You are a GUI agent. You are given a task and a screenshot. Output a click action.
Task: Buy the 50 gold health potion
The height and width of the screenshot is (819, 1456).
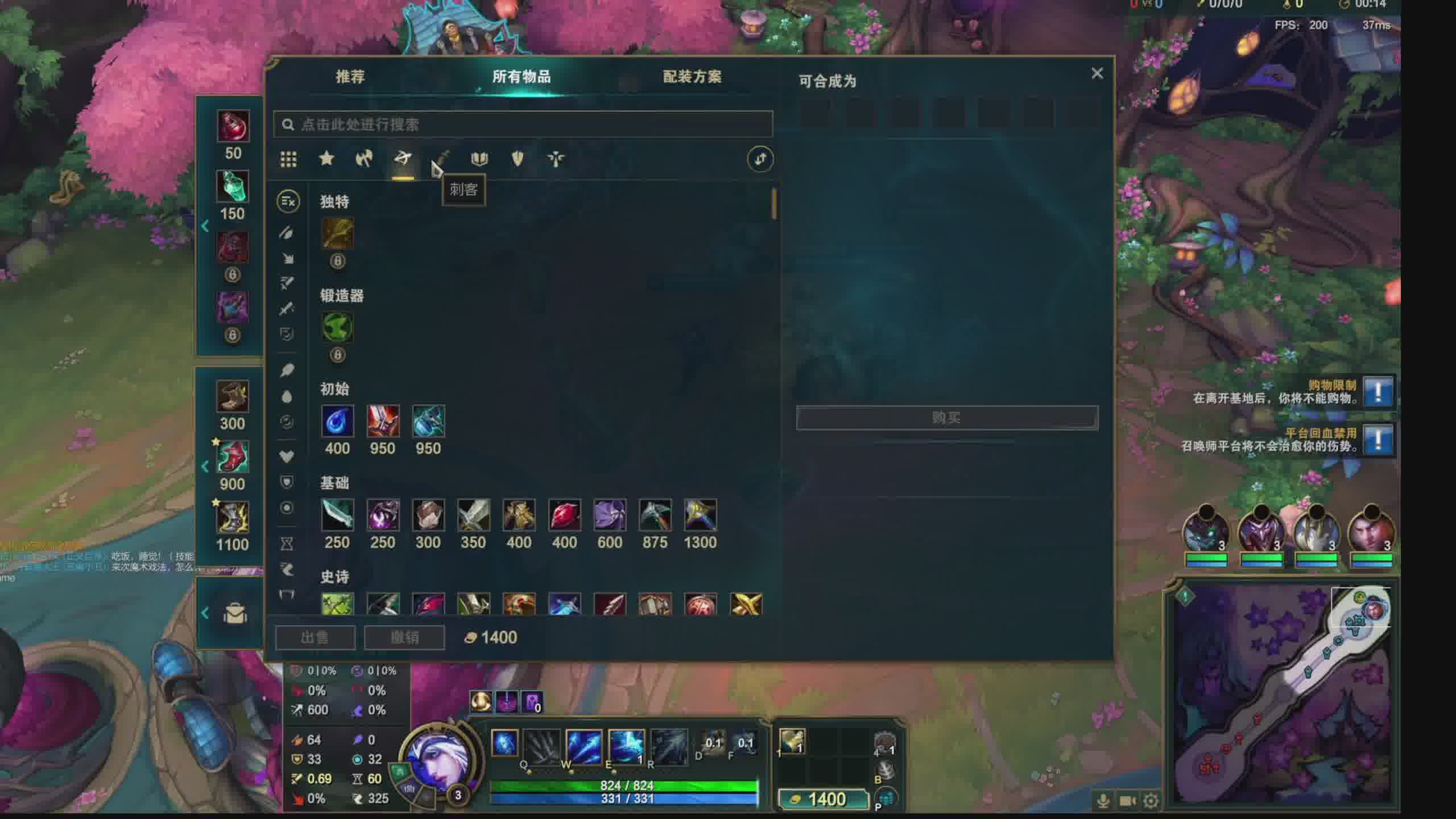233,126
